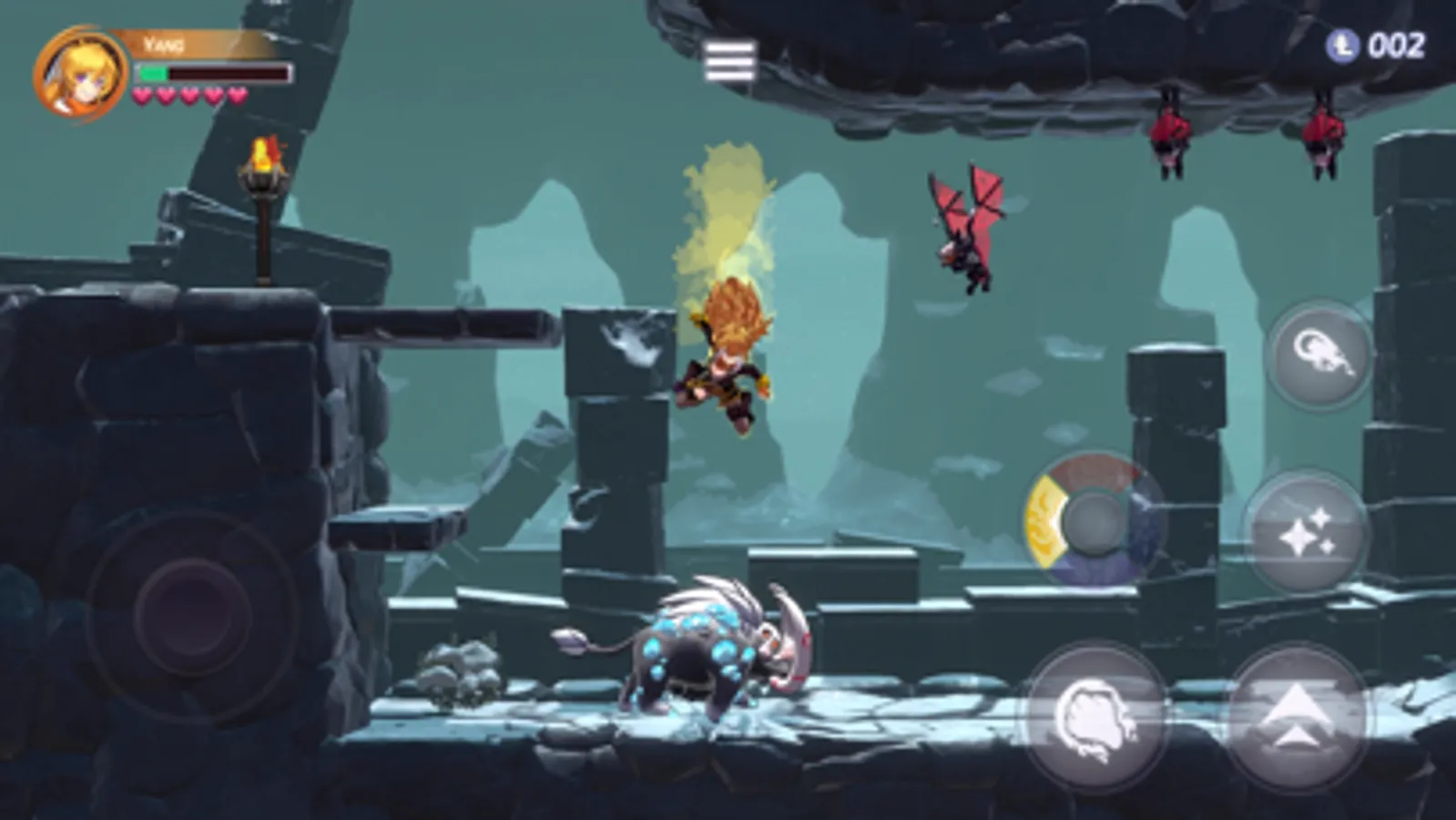Tap a bat creature hanging from the ceiling

tap(1170, 128)
